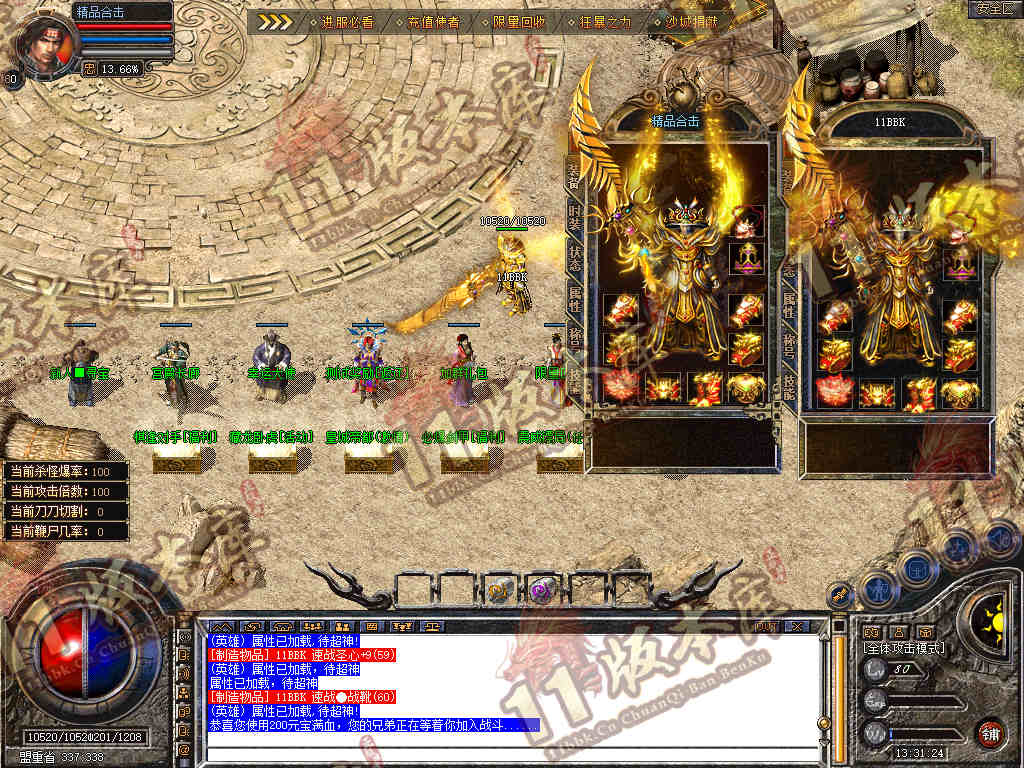The width and height of the screenshot is (1024, 768).
Task: Select the helmet slot in the 精品合击 panel
Action: coord(745,221)
